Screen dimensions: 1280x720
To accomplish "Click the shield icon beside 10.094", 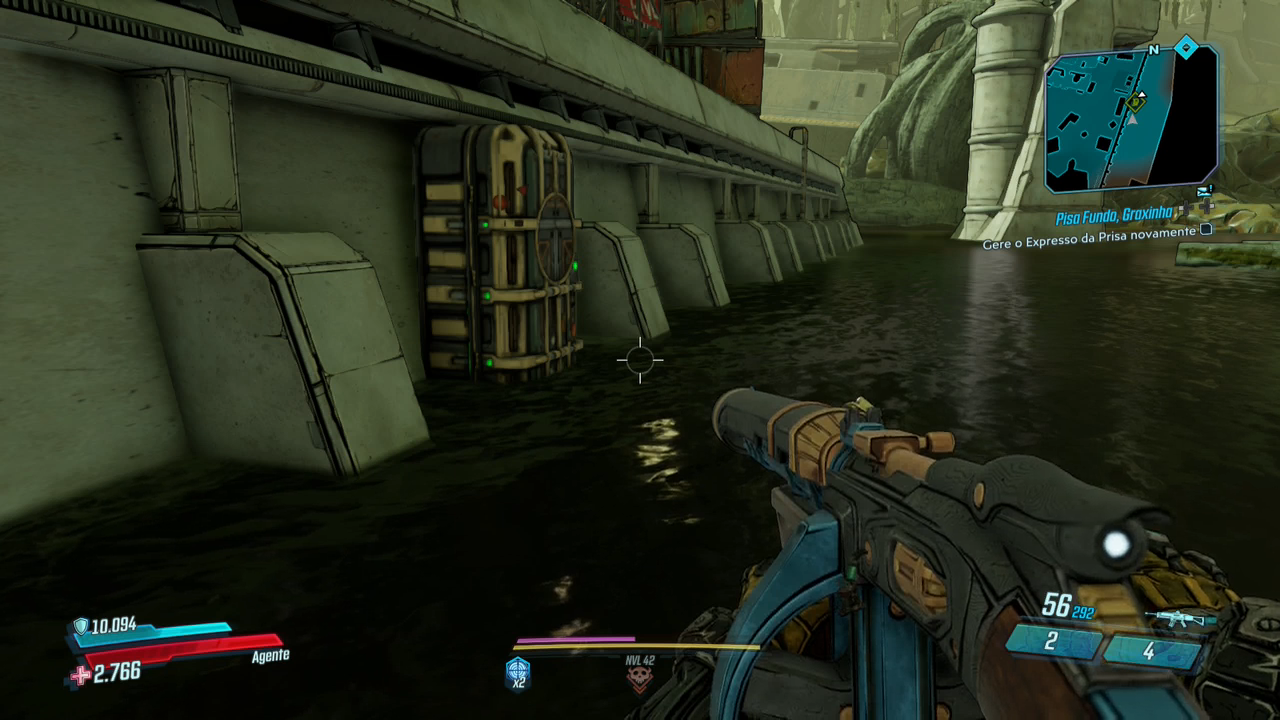I will point(81,626).
